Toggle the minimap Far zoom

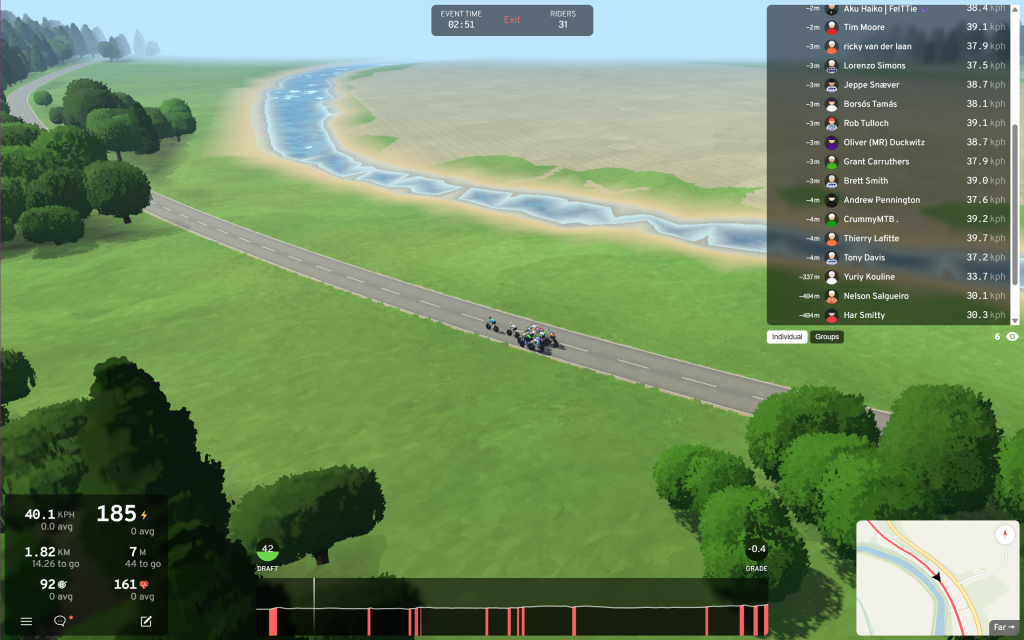coord(1001,627)
